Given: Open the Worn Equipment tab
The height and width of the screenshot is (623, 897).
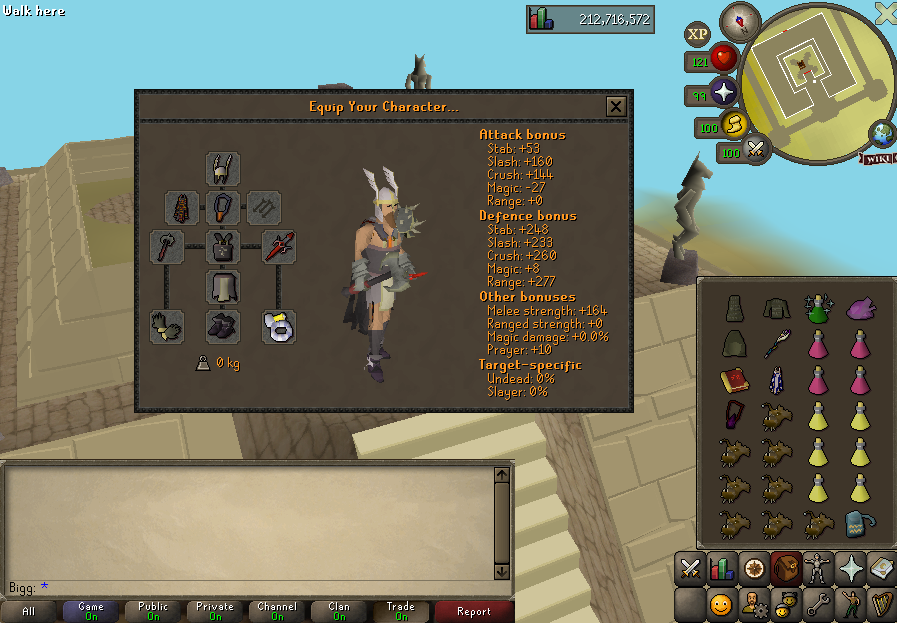Looking at the screenshot, I should [819, 570].
